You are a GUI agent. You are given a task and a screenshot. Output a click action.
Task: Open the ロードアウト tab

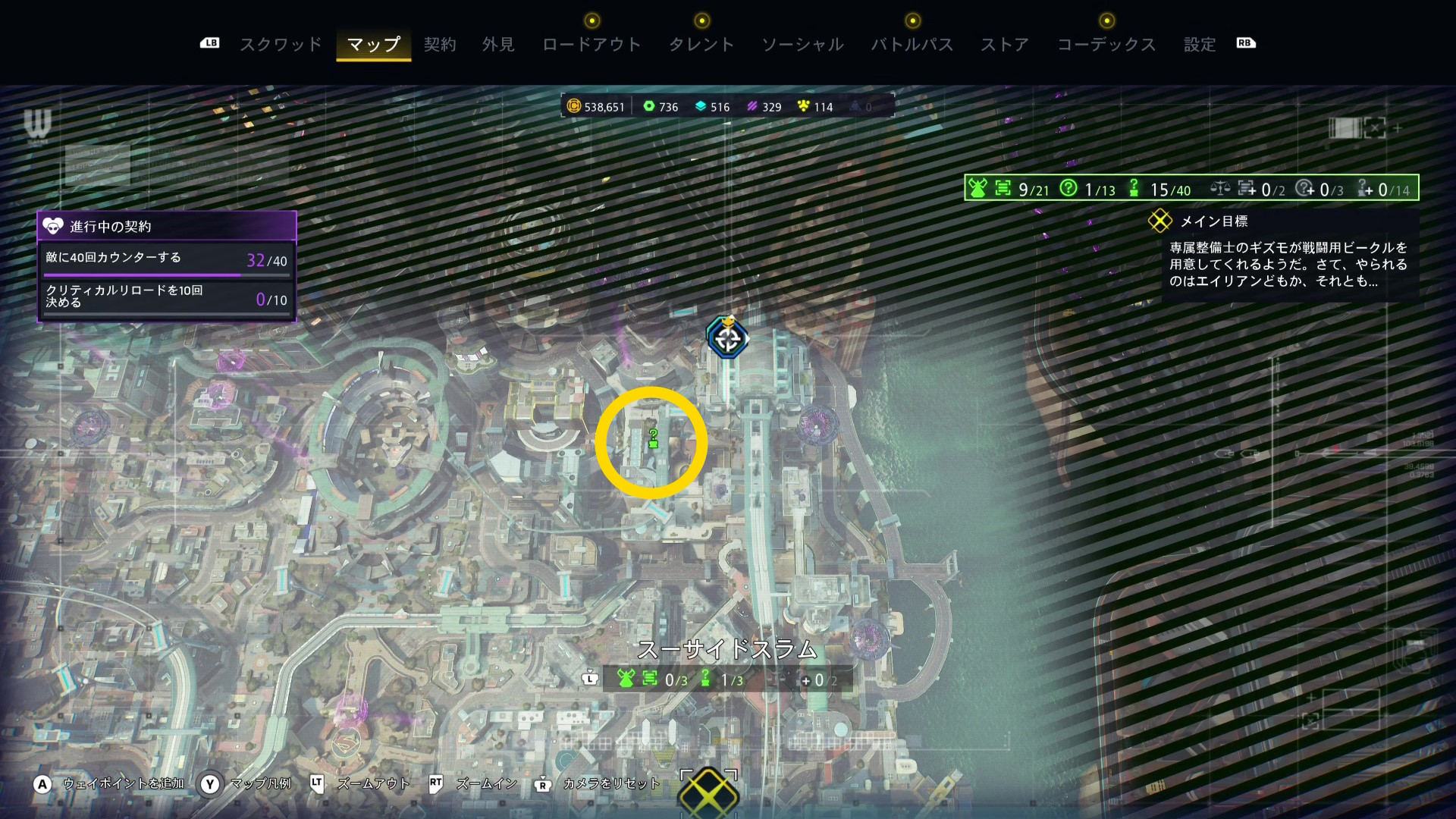click(x=591, y=45)
